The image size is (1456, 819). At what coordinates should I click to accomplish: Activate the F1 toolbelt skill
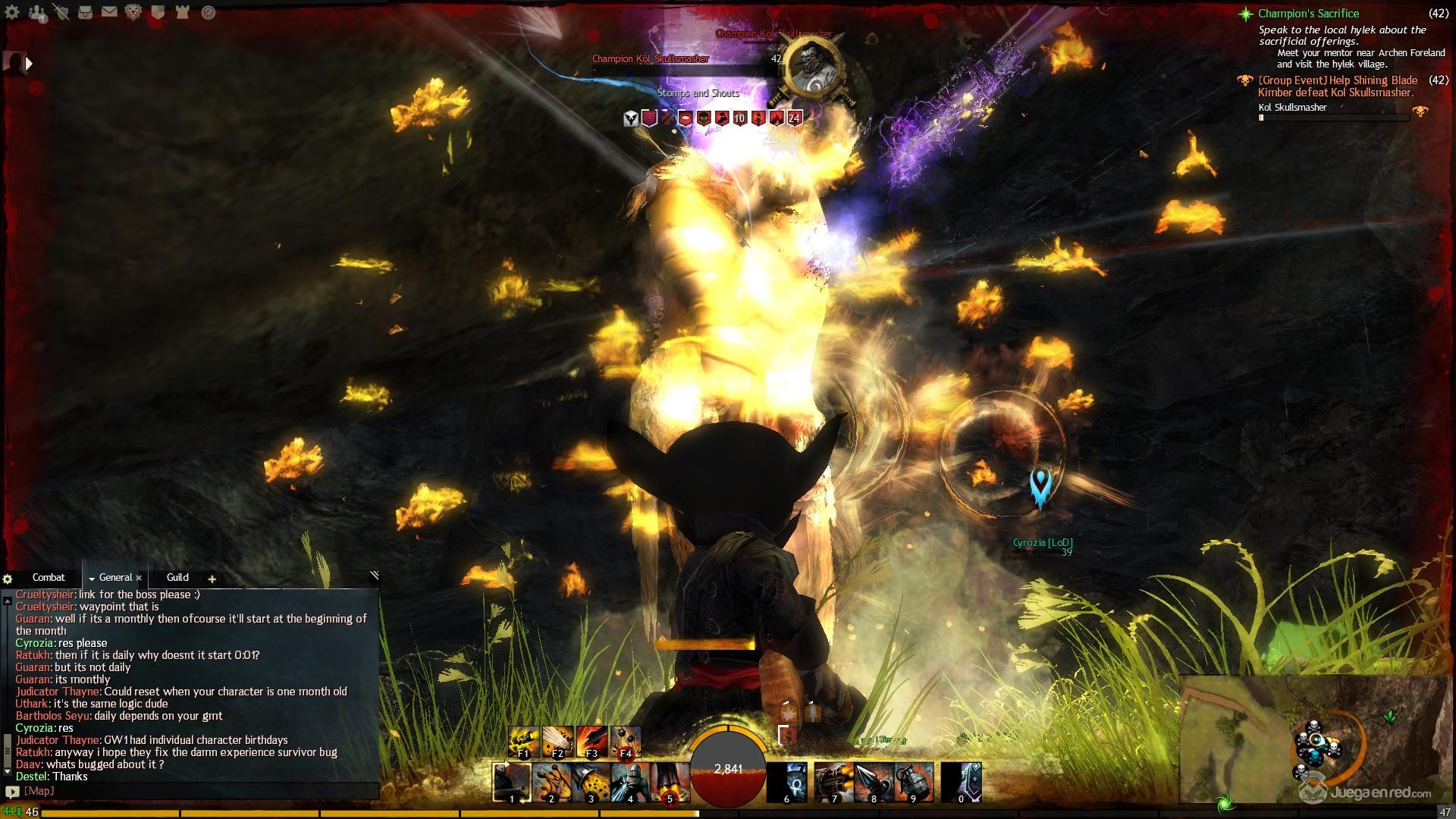coord(523,742)
